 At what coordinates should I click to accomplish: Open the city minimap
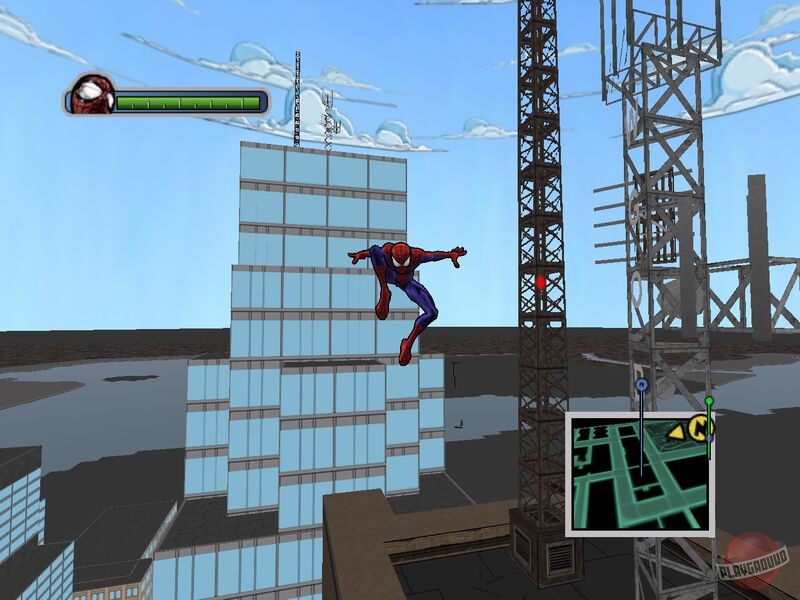[x=638, y=472]
